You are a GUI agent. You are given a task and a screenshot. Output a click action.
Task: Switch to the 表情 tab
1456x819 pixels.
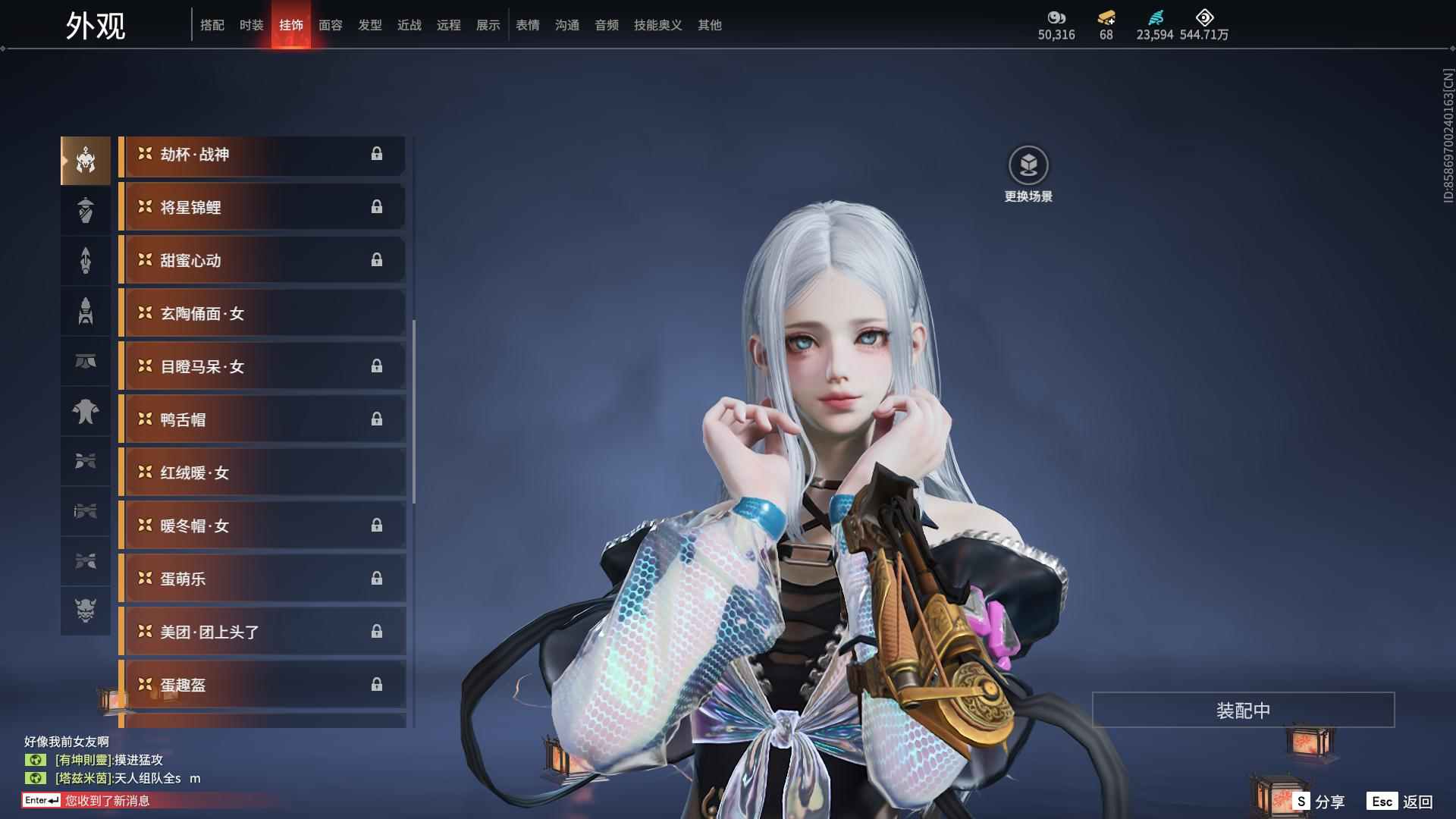(527, 25)
